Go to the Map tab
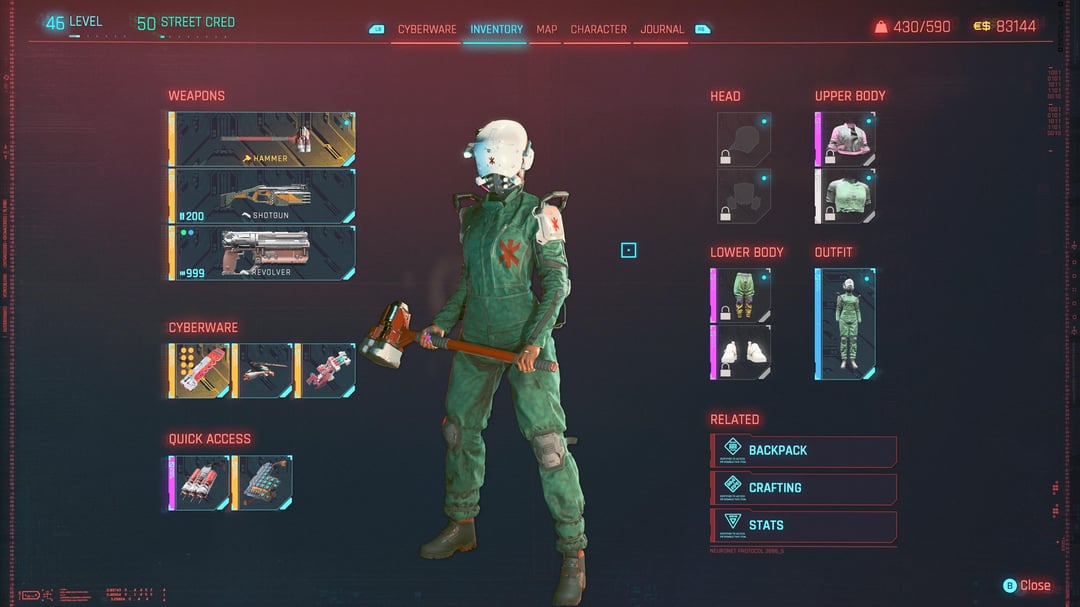The height and width of the screenshot is (607, 1080). pos(546,29)
